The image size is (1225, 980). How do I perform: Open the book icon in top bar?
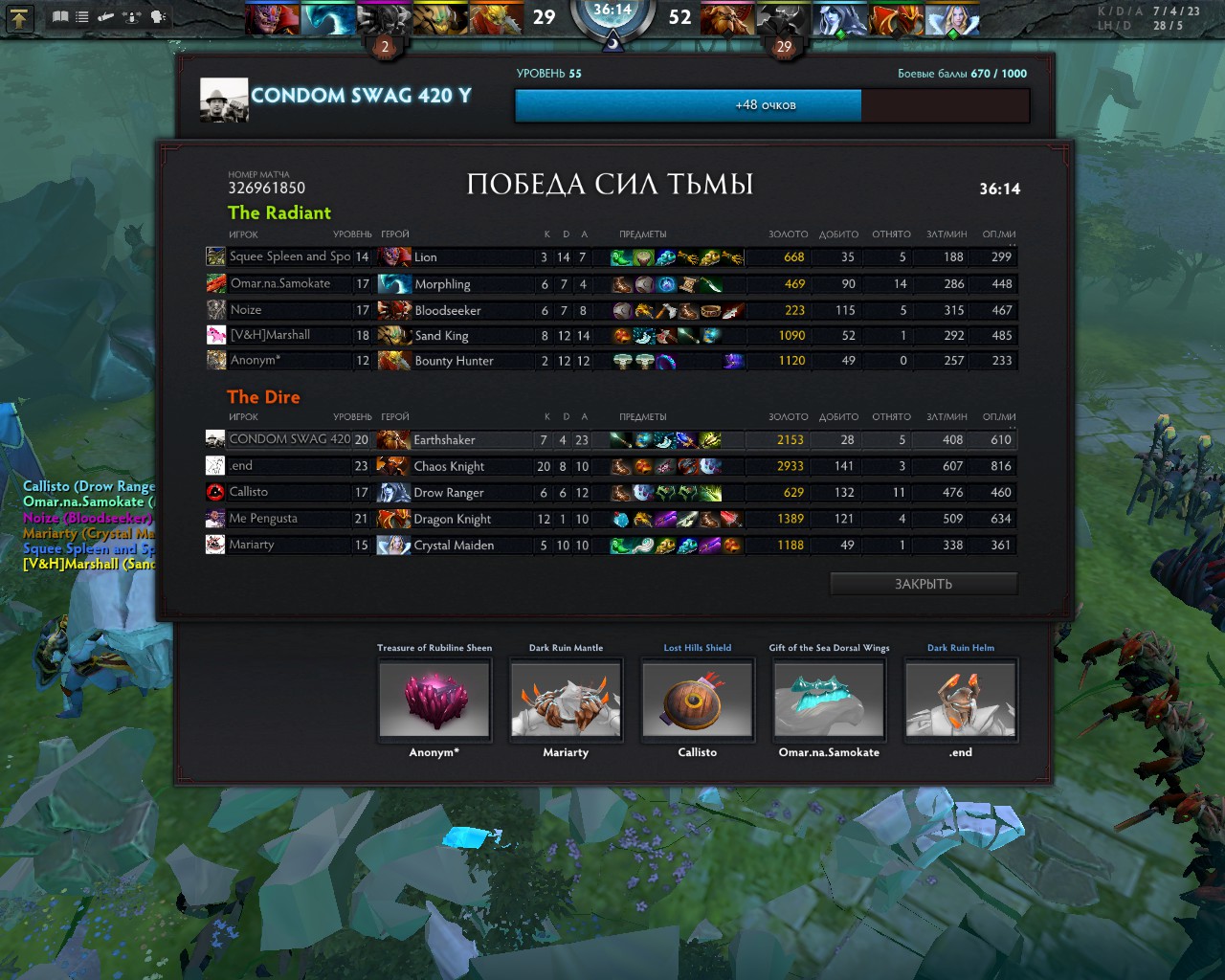point(60,17)
